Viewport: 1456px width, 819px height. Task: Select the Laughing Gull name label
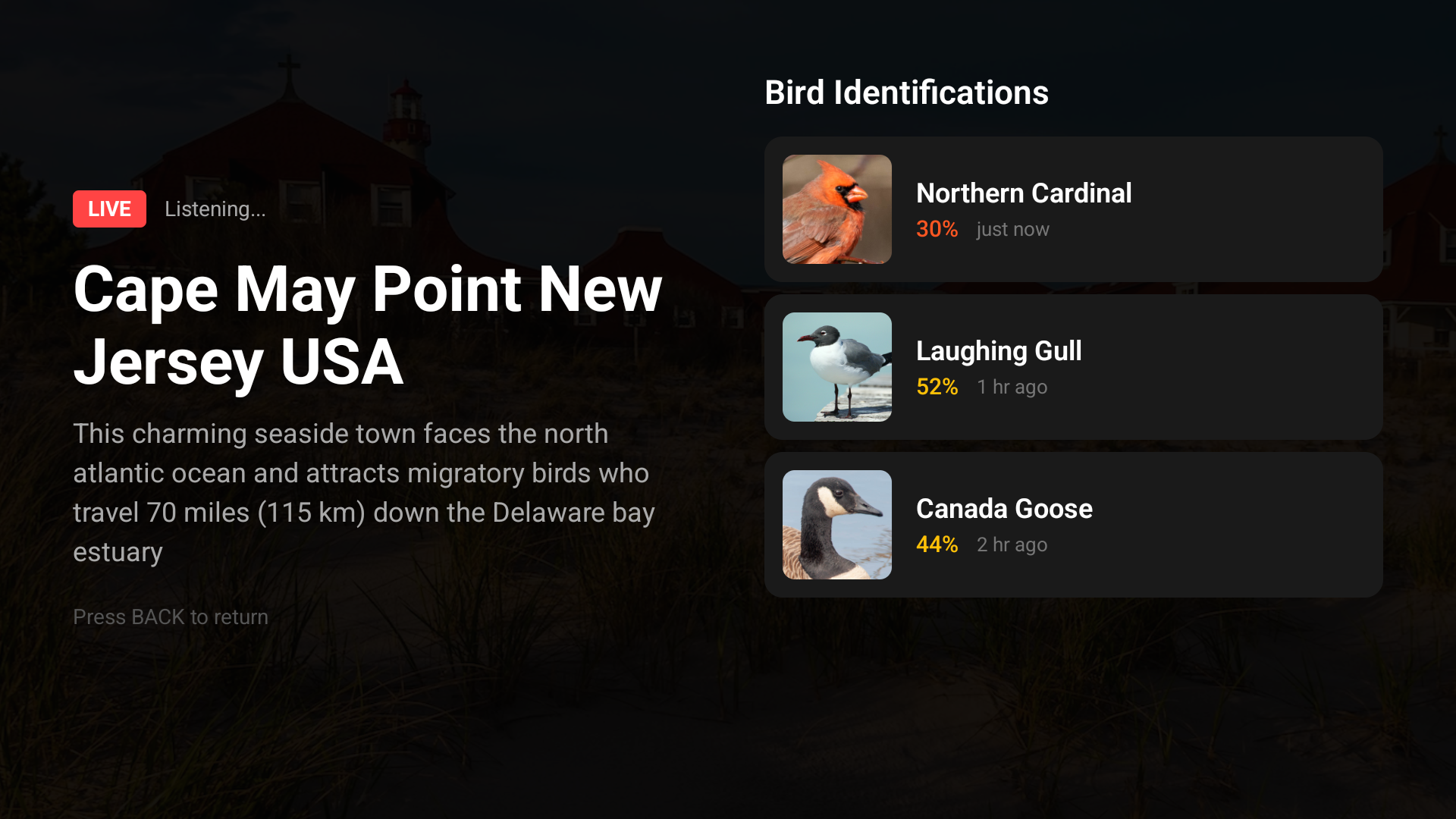tap(999, 350)
